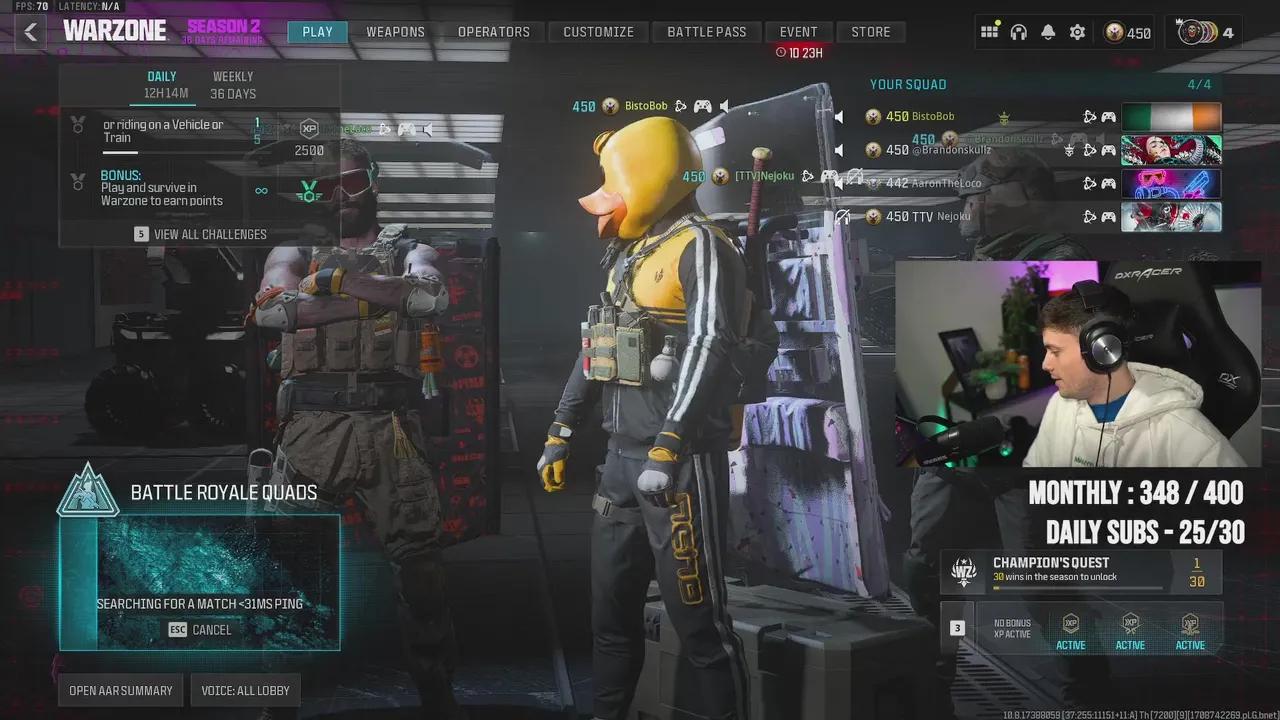1280x720 pixels.
Task: Click the prestige emblem beside TTV Nejoku
Action: click(872, 215)
